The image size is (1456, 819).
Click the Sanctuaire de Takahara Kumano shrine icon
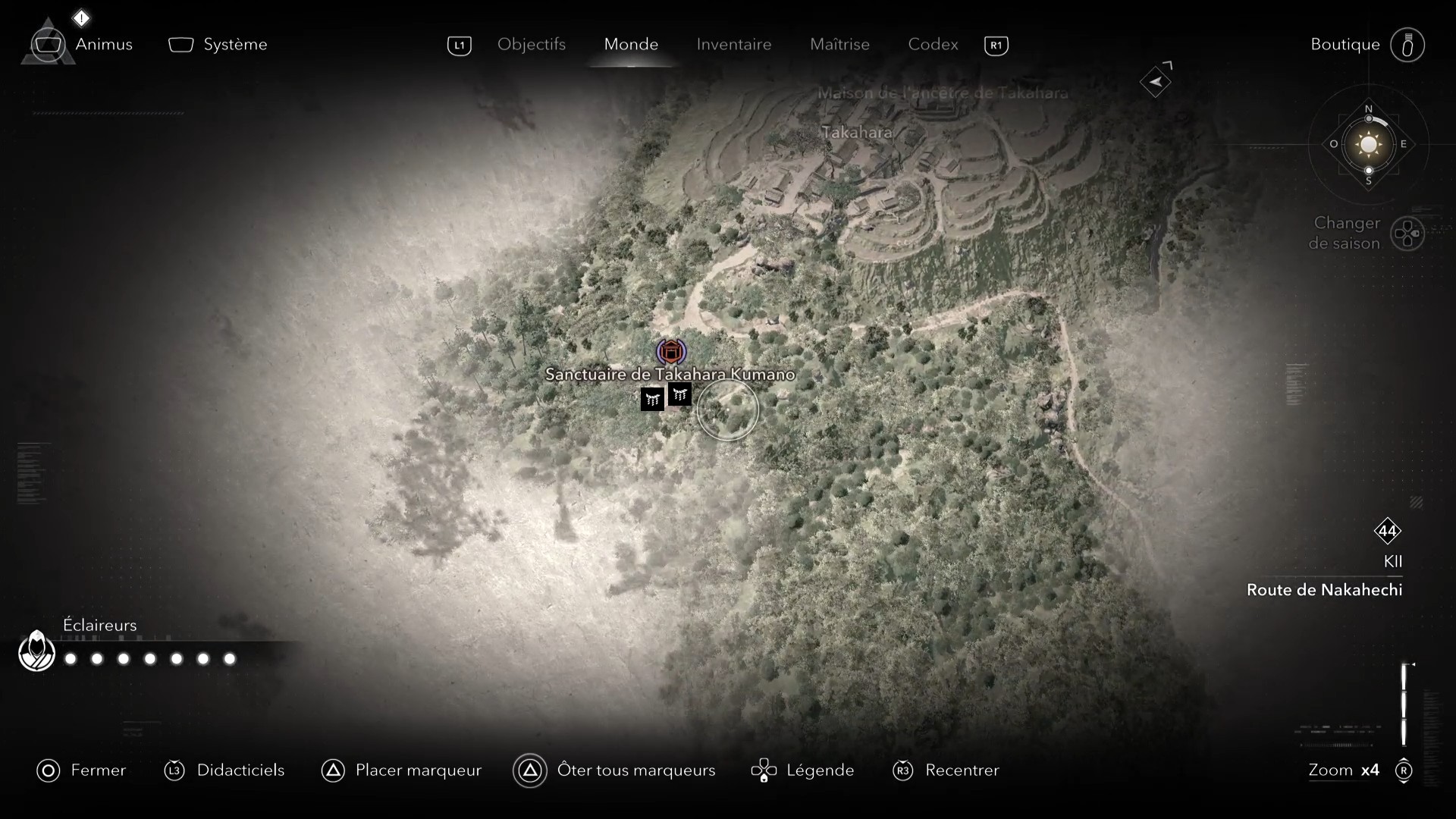point(673,351)
